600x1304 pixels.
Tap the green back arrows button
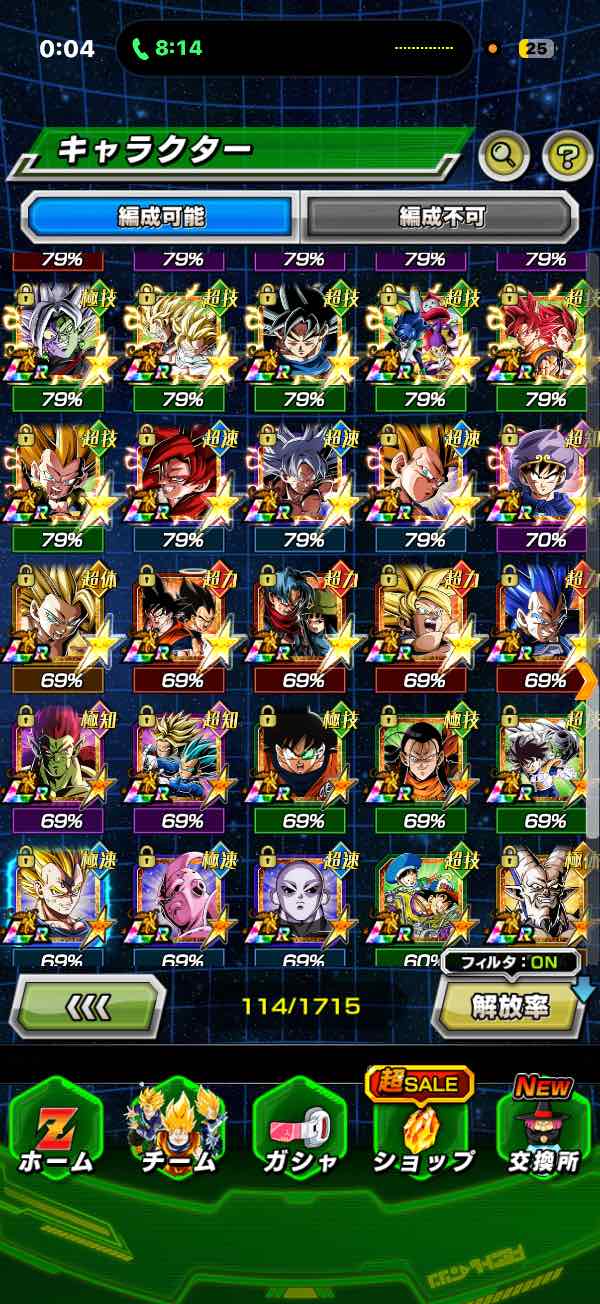click(x=87, y=1005)
